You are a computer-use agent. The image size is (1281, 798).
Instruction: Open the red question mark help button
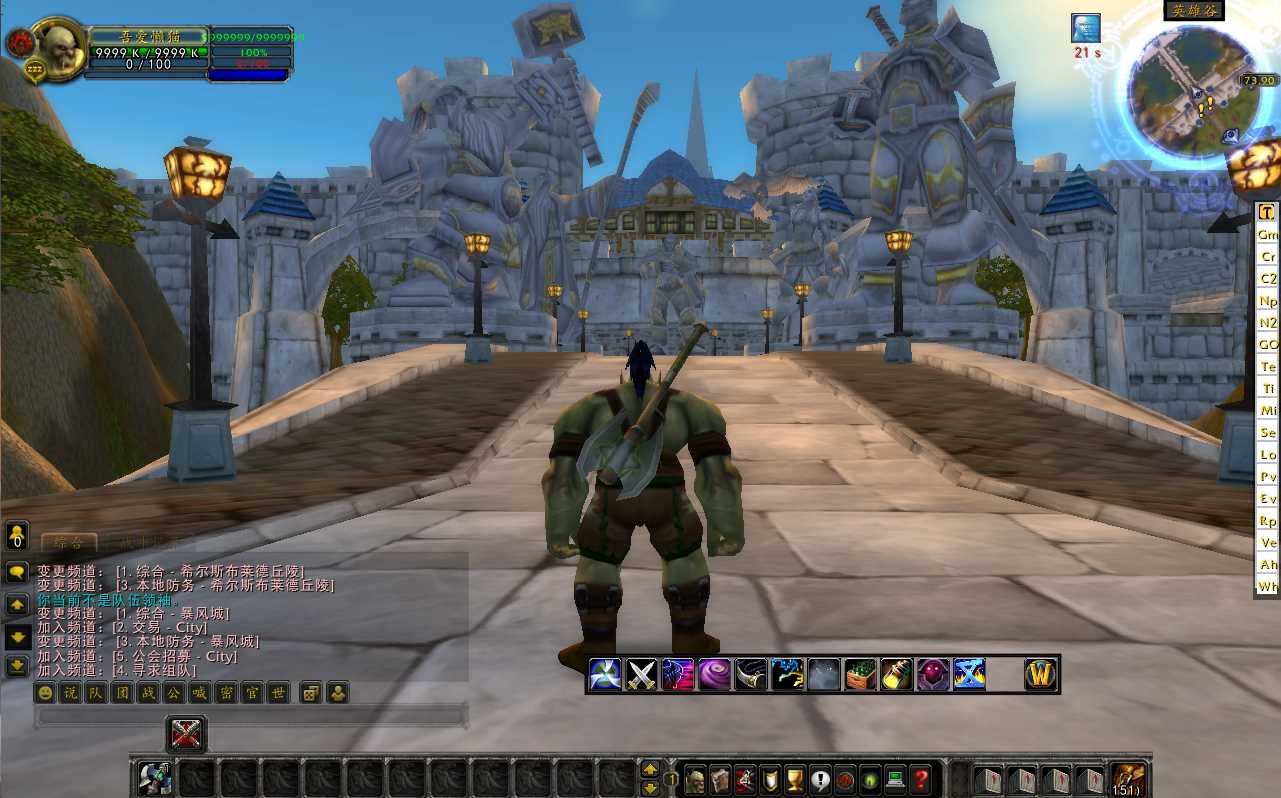tap(922, 779)
